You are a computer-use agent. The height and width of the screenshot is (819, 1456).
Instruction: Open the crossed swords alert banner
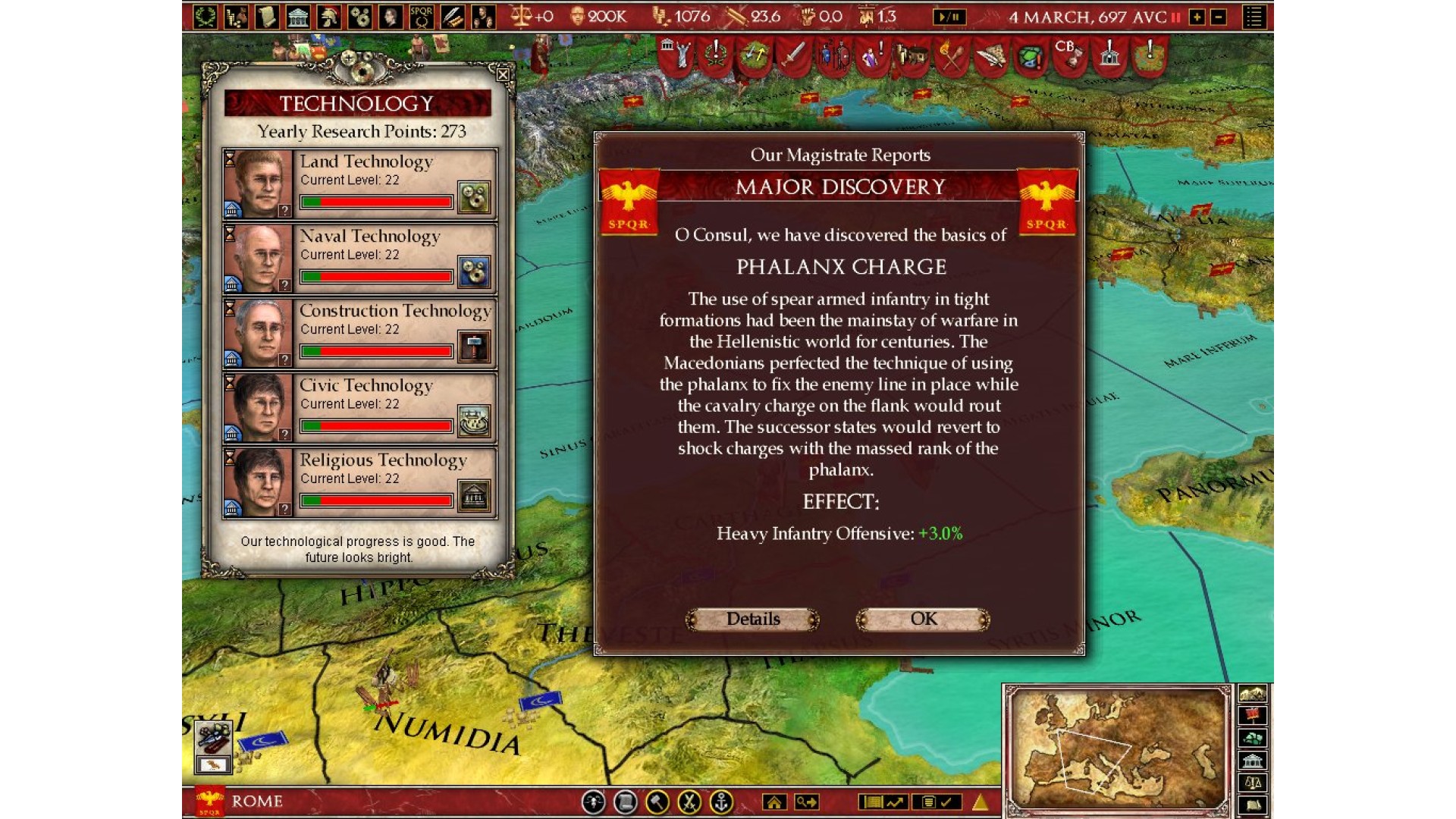pos(952,56)
